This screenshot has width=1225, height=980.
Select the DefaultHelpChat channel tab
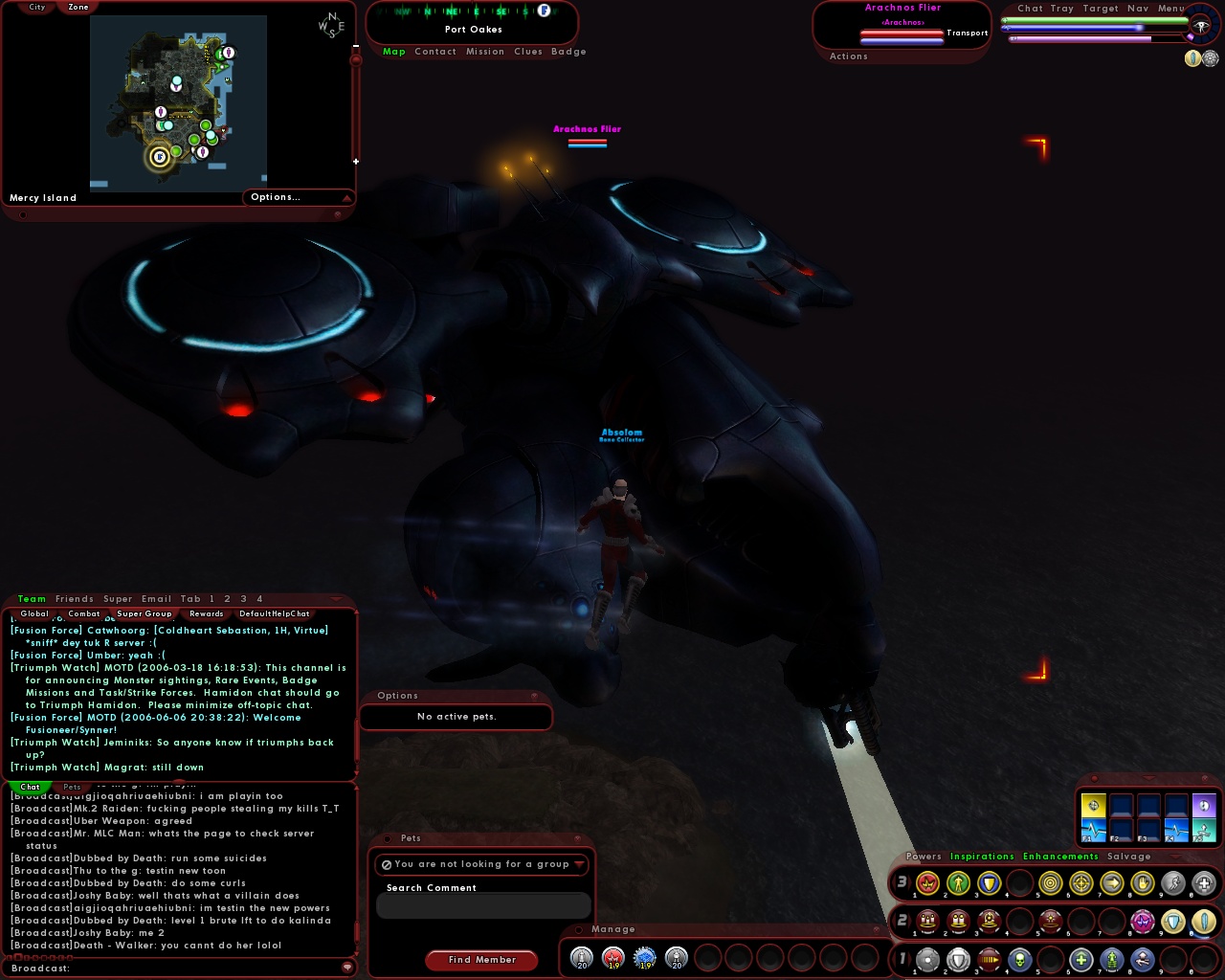pyautogui.click(x=275, y=614)
